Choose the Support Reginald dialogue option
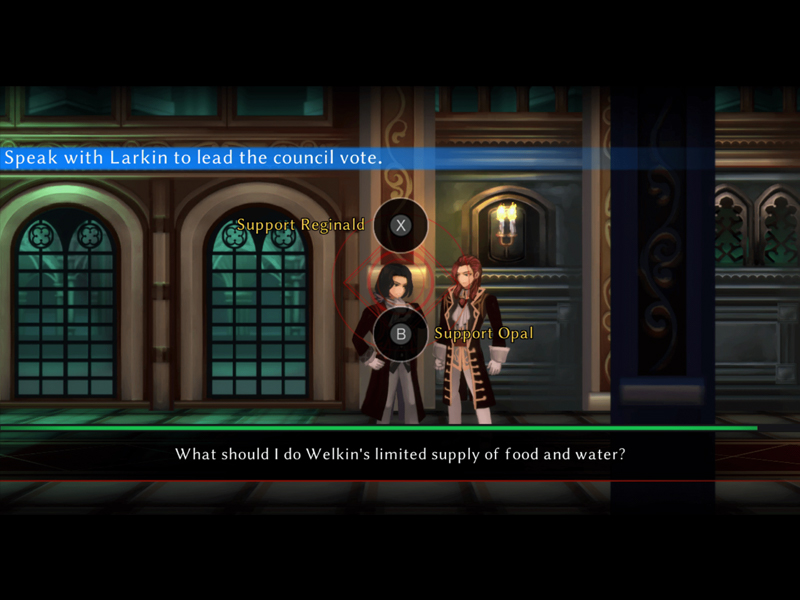Screen dimensions: 800x600 (401, 225)
